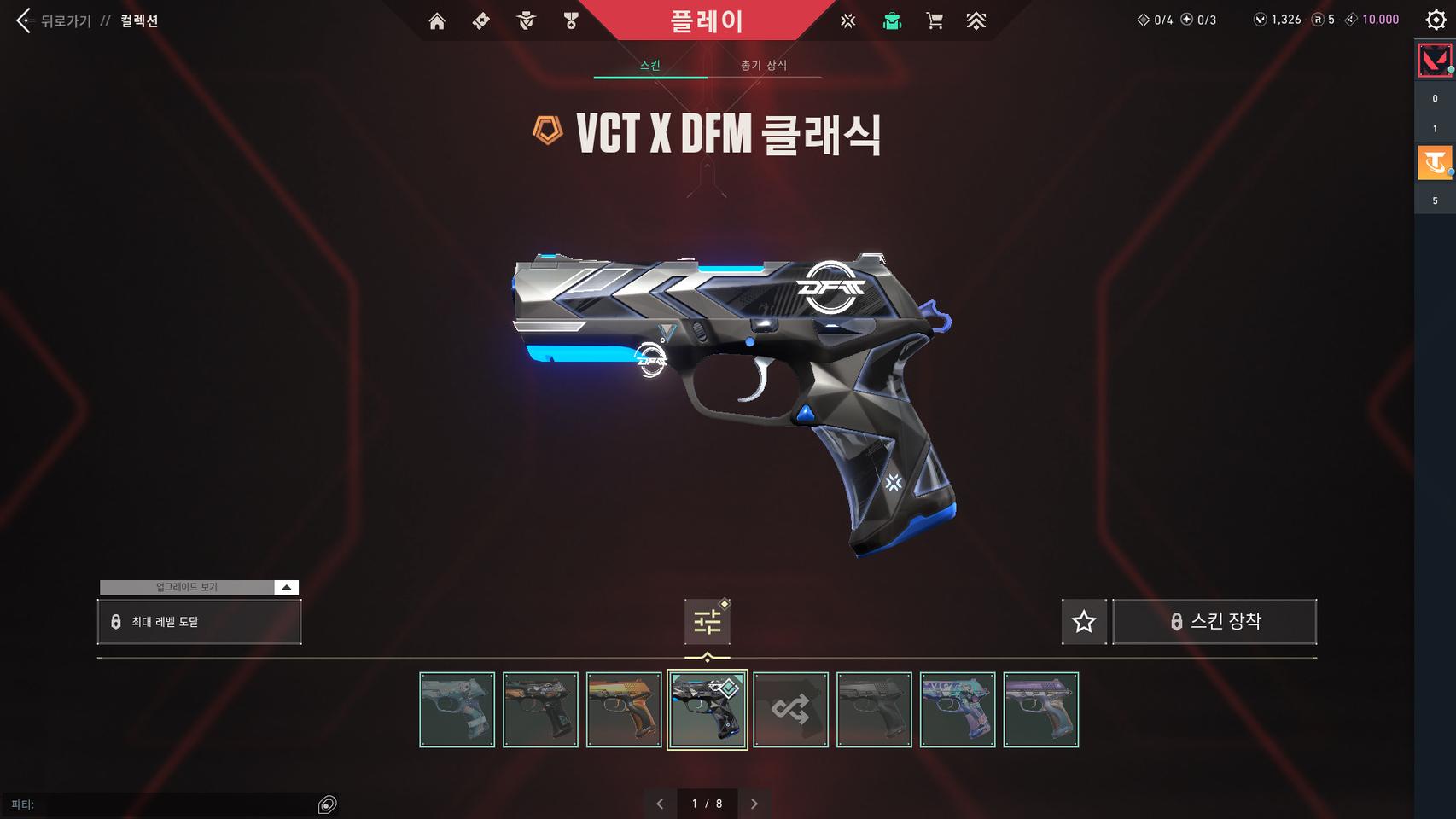Open the store shopping cart icon
Screen dimensions: 1456x819
coord(935,21)
